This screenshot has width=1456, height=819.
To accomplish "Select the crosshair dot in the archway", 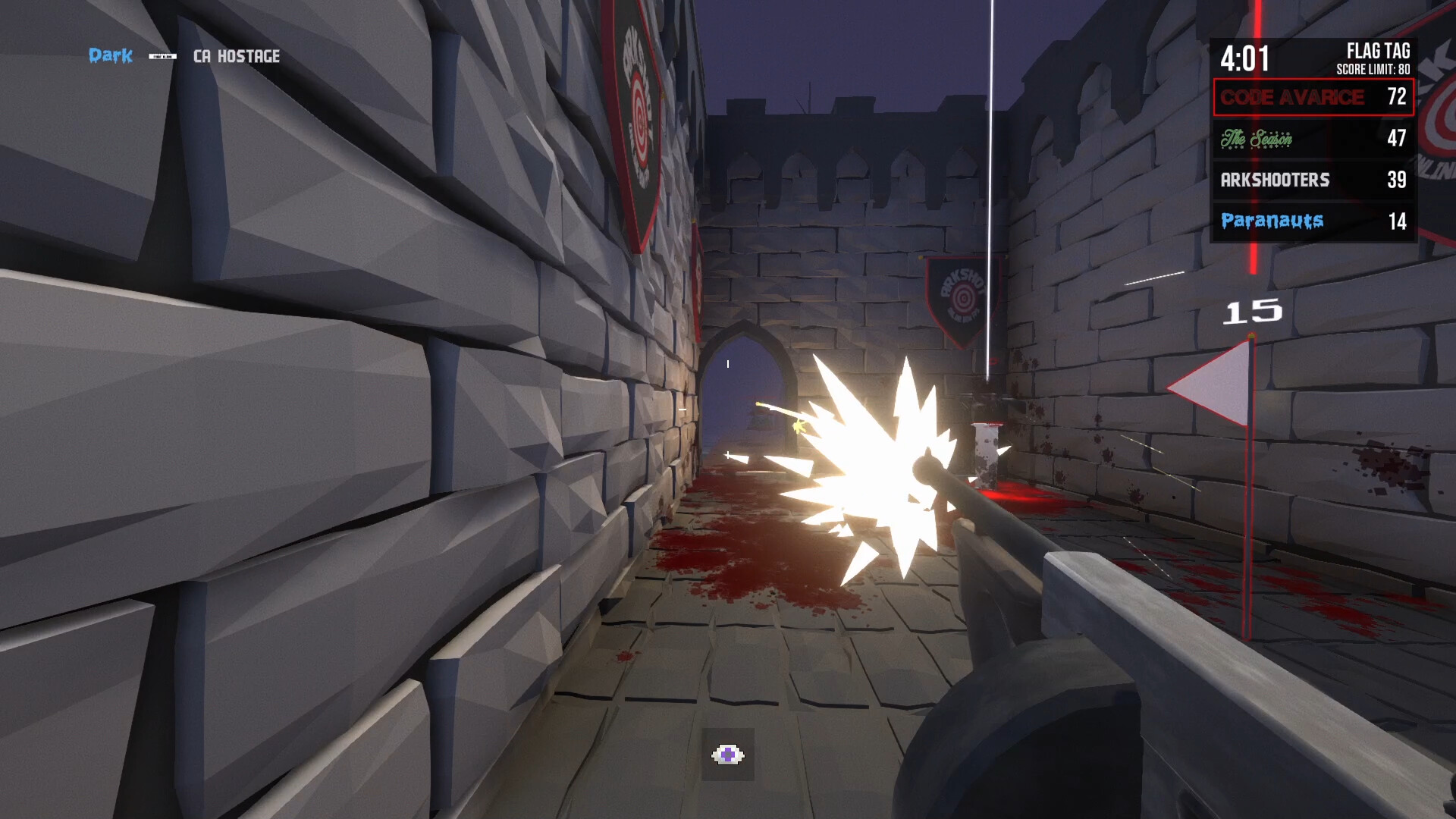I will coord(727,363).
